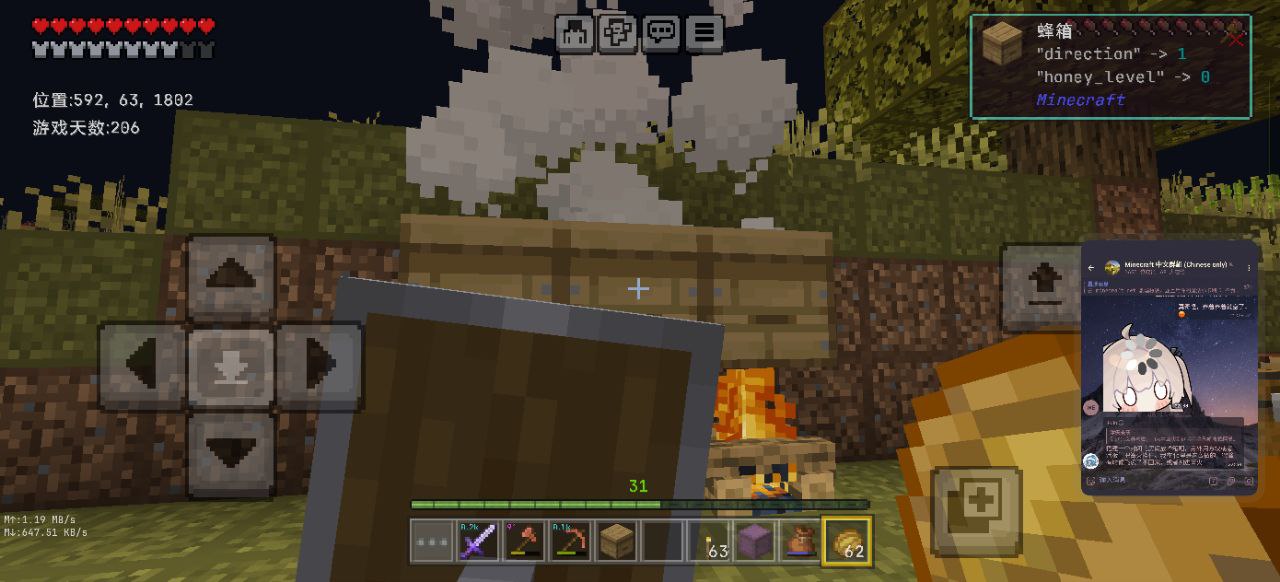
Task: Tap the top-bar button with plus symbol
Action: pyautogui.click(x=618, y=33)
